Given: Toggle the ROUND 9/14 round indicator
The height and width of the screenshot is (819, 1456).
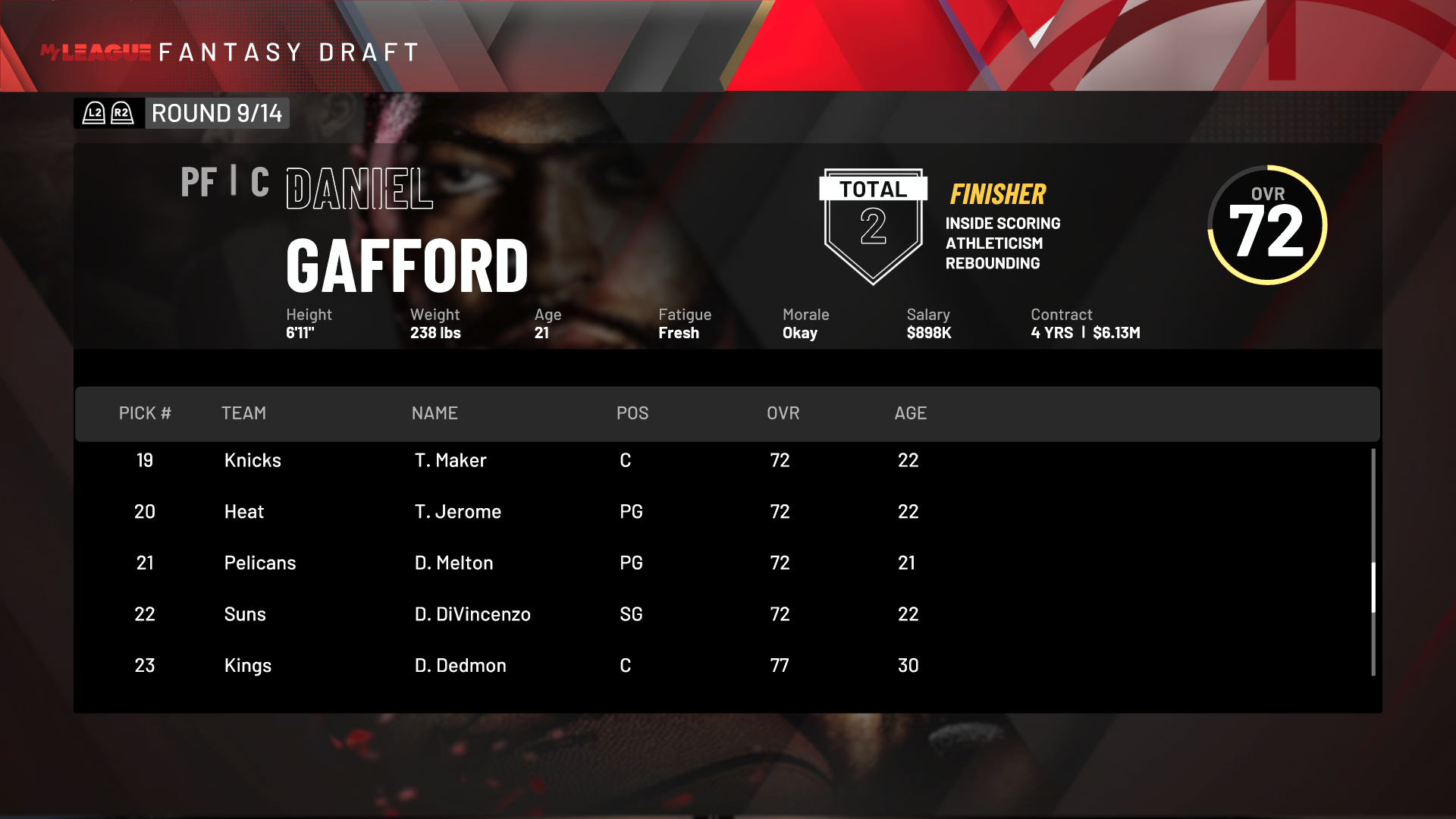Looking at the screenshot, I should pos(217,113).
